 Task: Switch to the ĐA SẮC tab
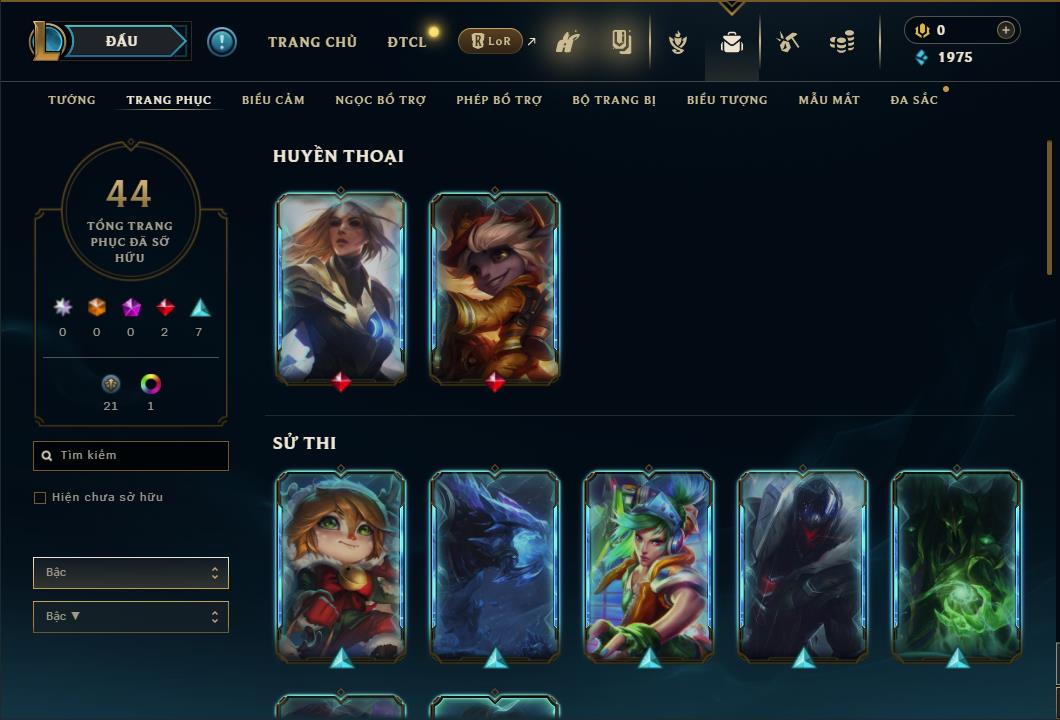pyautogui.click(x=914, y=100)
